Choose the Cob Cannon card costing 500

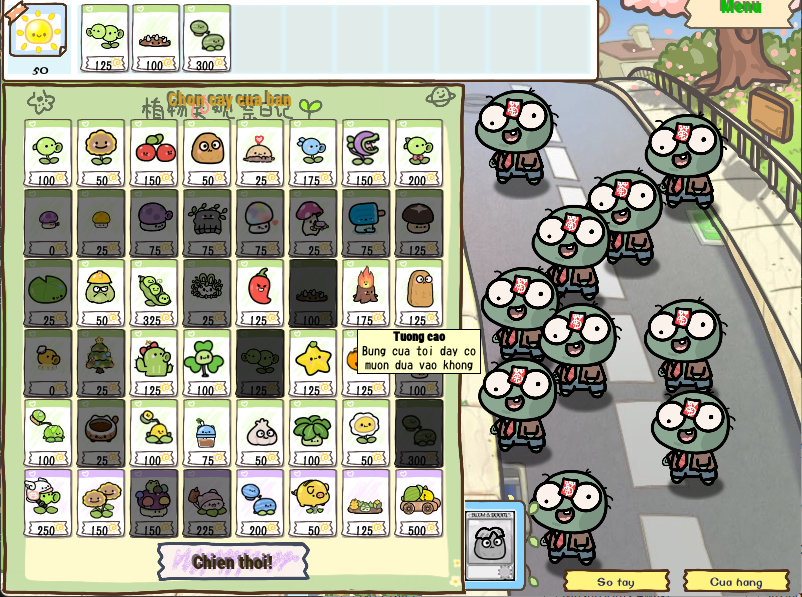pos(419,503)
